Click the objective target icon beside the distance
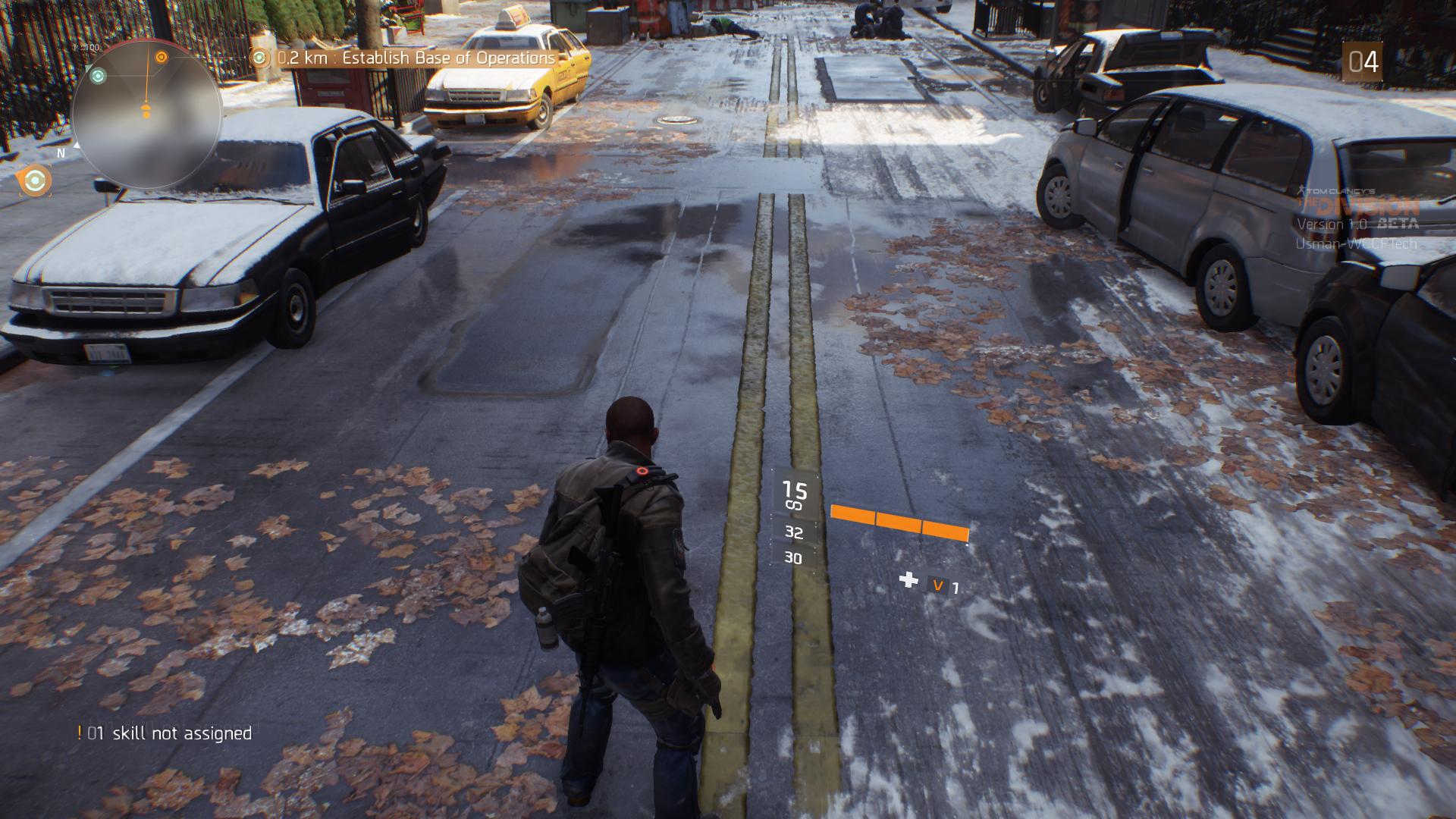The height and width of the screenshot is (819, 1456). (260, 58)
